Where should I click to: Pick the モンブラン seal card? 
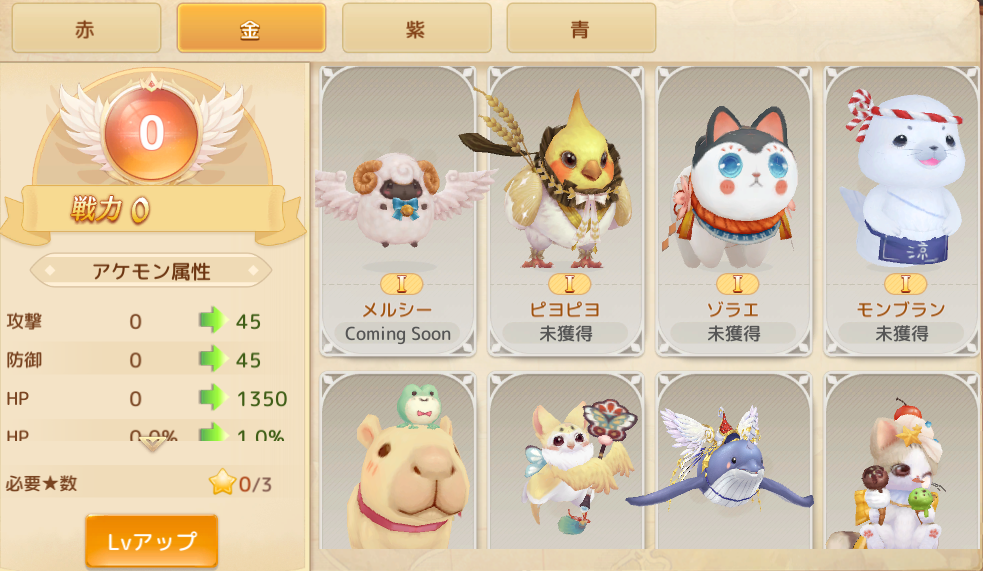[x=902, y=211]
